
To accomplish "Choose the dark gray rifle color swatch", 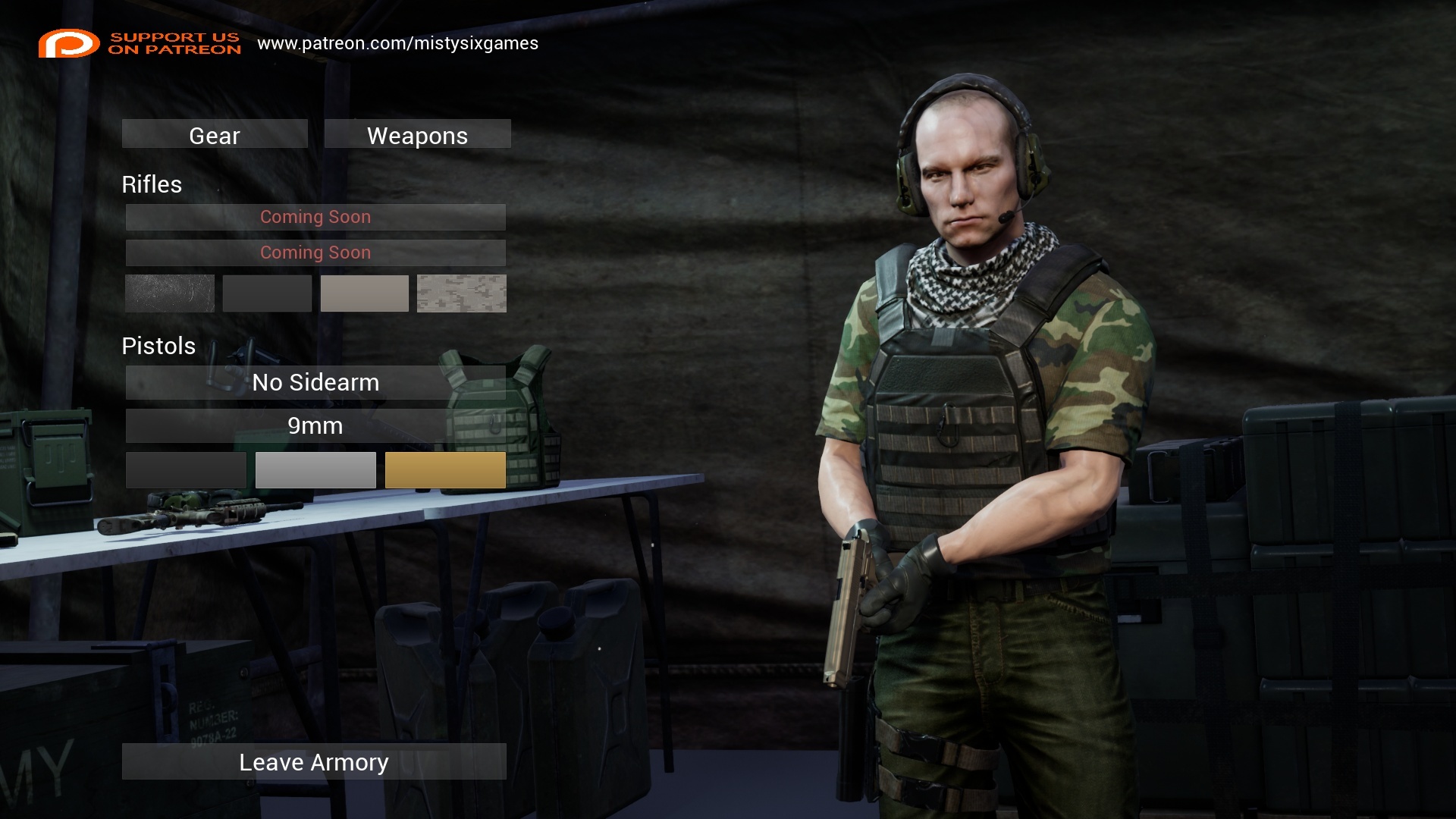I will coord(267,293).
